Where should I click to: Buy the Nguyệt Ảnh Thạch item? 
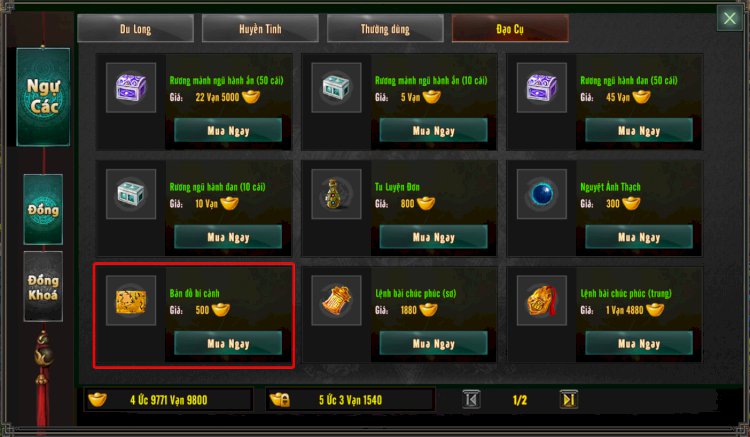(x=638, y=237)
